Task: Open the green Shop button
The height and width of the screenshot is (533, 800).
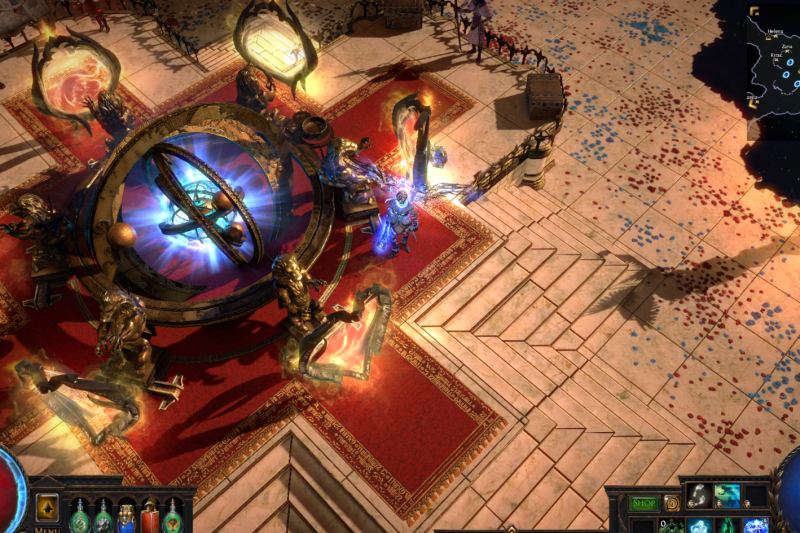Action: 645,503
